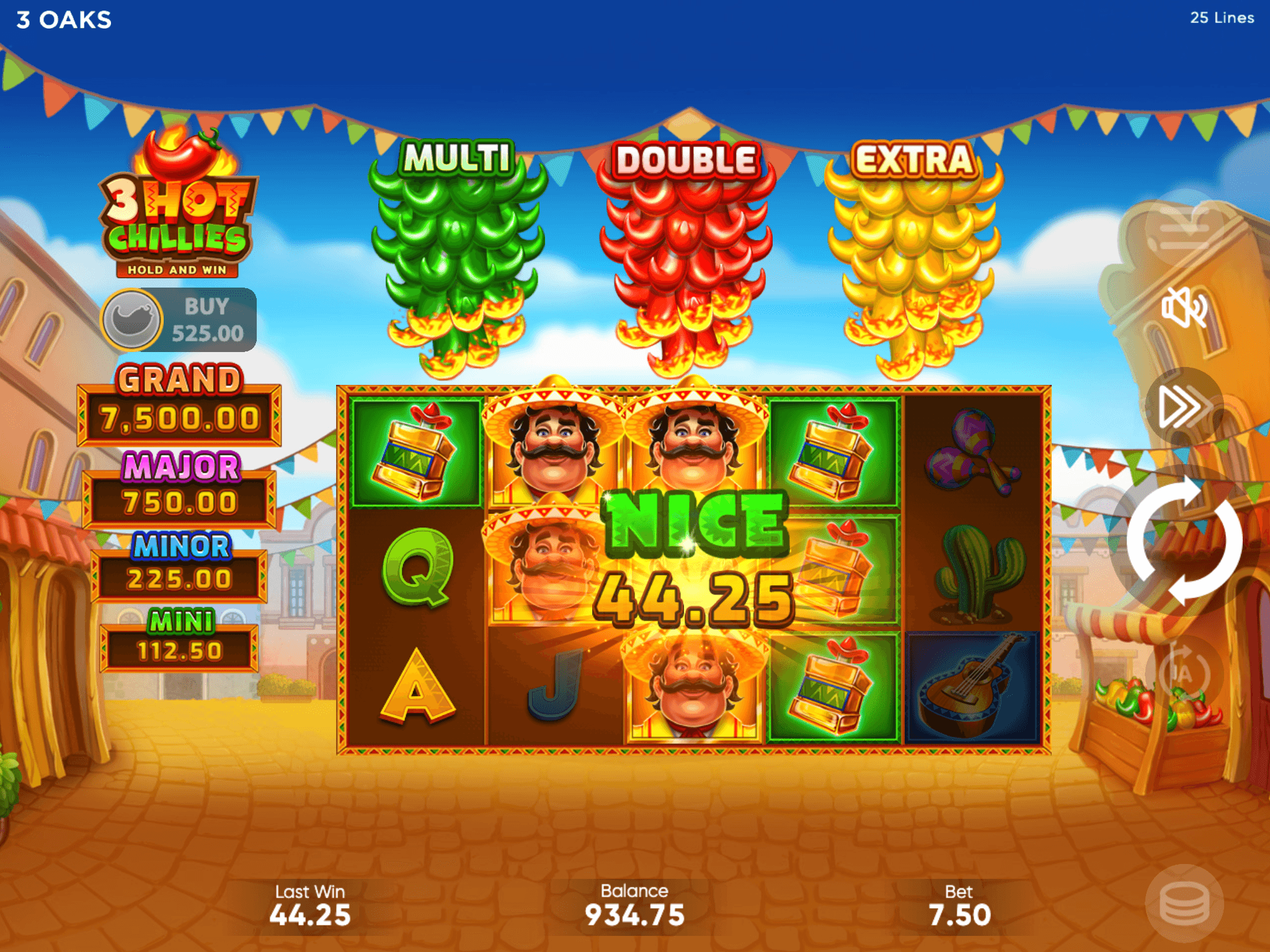Toggle the green MULTI chilli feature display

[x=456, y=248]
